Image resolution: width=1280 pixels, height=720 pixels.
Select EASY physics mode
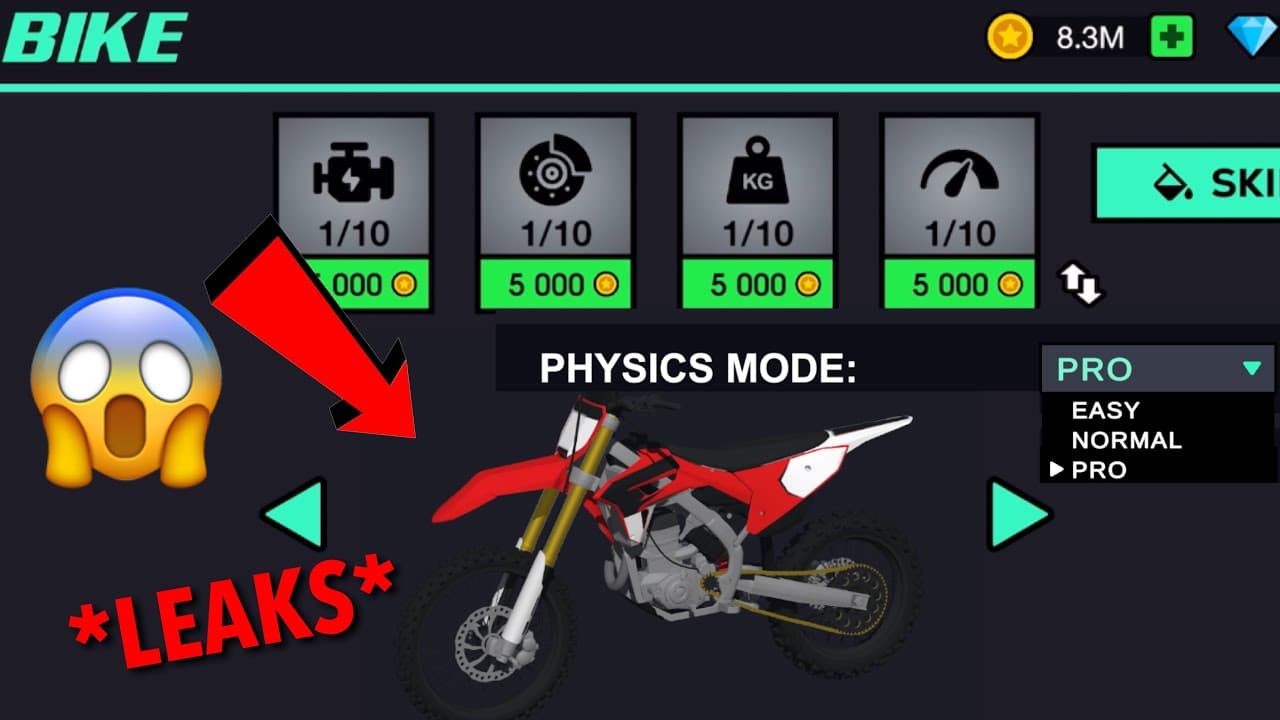pyautogui.click(x=1105, y=409)
